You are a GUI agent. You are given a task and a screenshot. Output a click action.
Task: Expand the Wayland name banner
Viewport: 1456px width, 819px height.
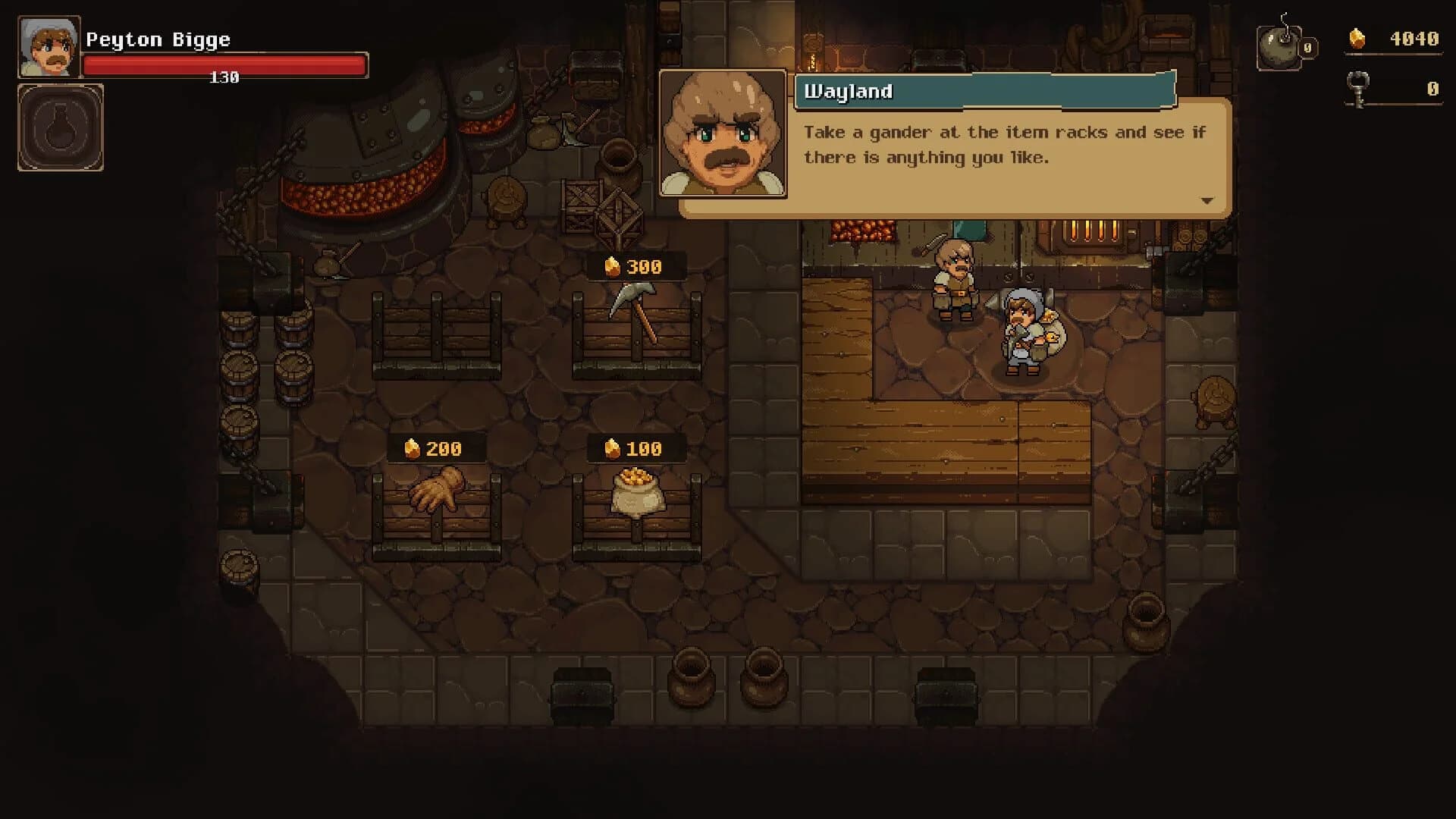(x=982, y=91)
